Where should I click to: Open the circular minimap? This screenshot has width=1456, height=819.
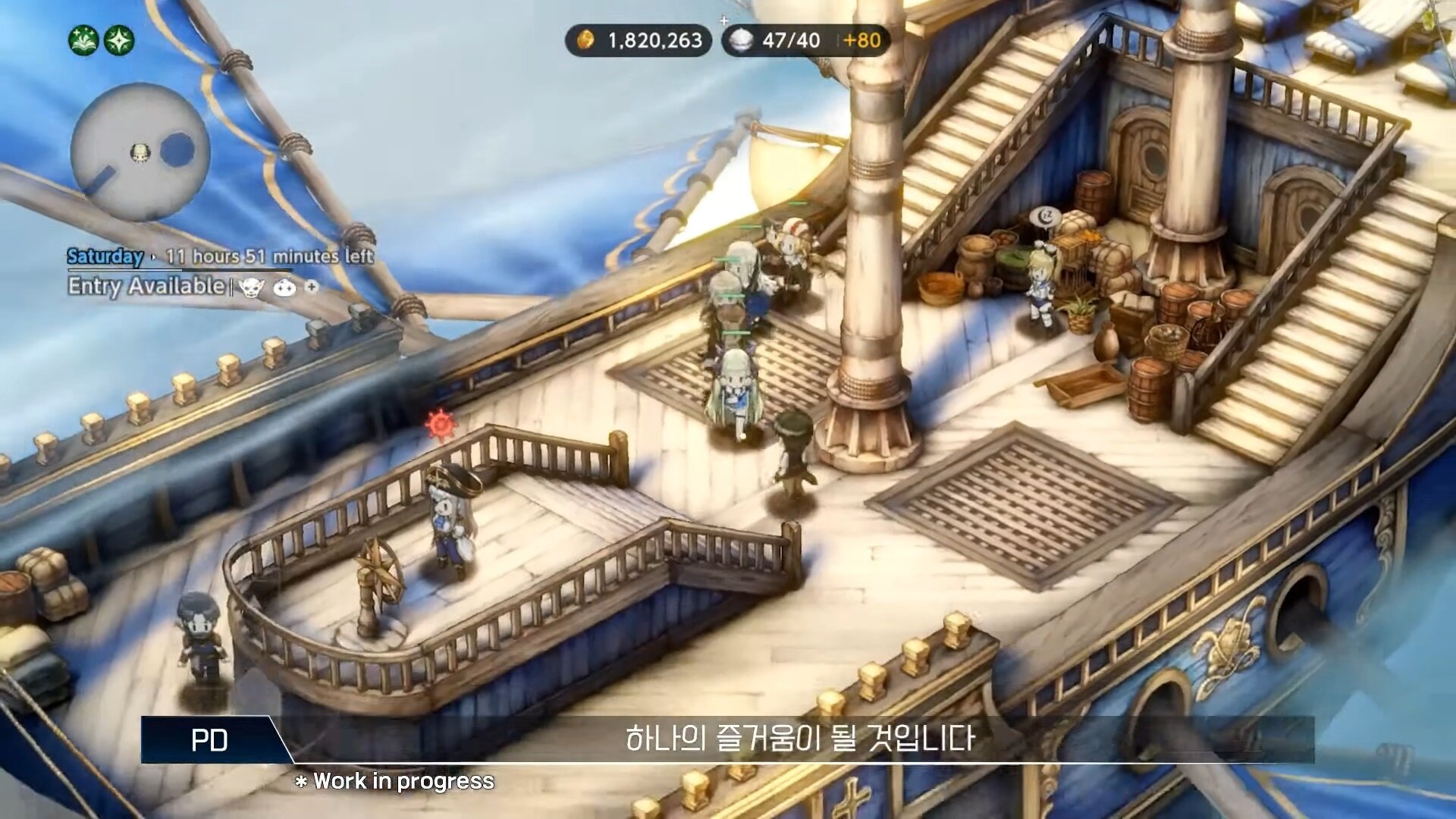pyautogui.click(x=140, y=152)
